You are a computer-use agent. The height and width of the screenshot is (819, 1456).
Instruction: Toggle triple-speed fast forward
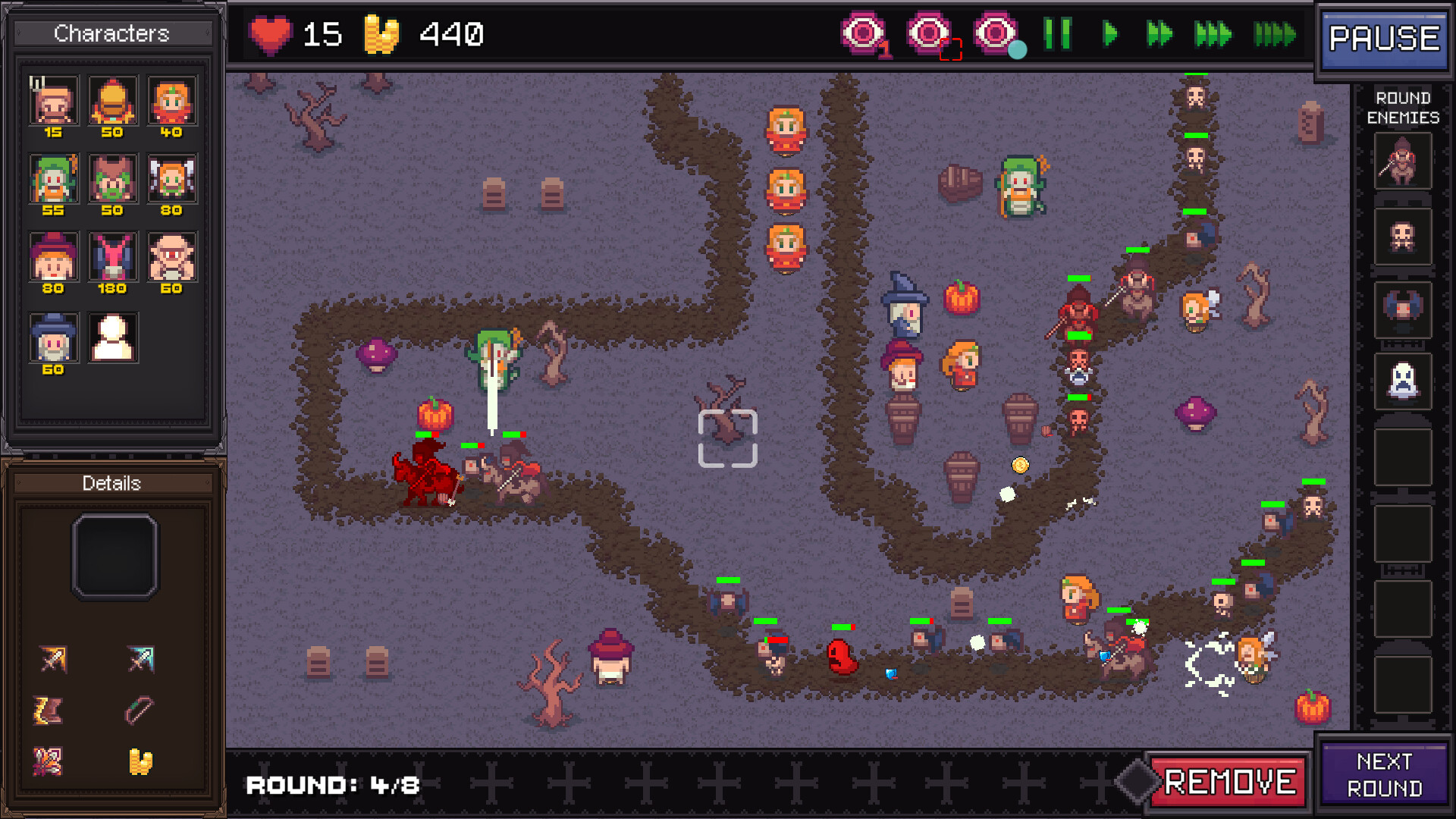(x=1214, y=33)
